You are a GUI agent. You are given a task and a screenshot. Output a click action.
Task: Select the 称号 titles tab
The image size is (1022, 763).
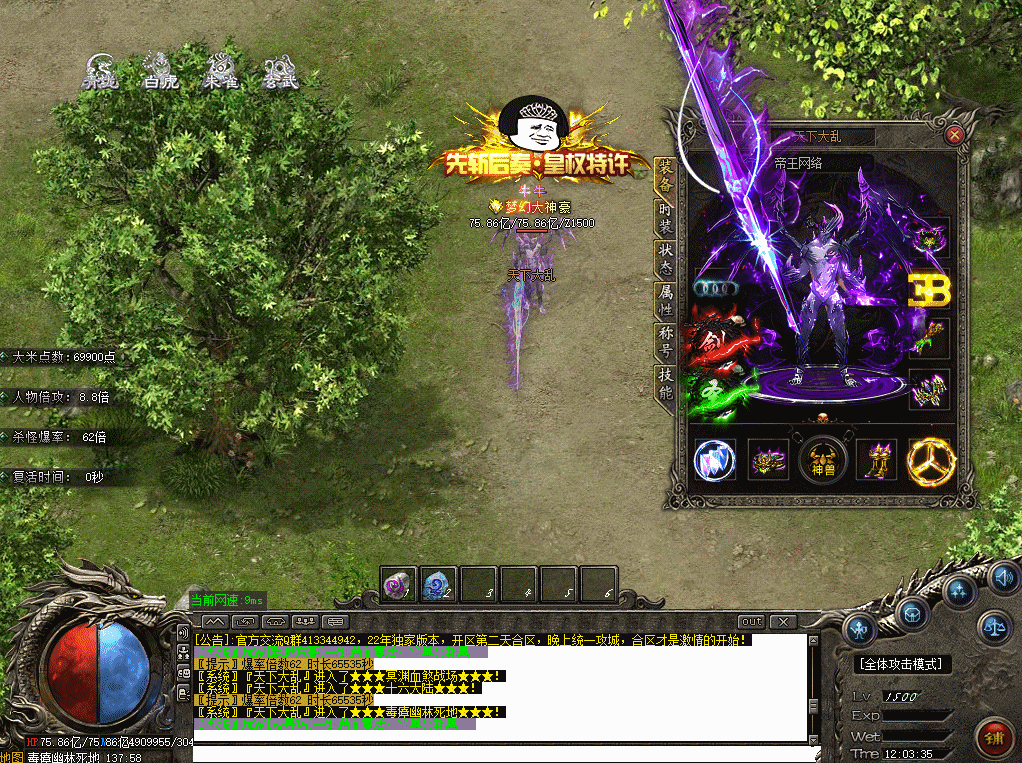click(665, 343)
